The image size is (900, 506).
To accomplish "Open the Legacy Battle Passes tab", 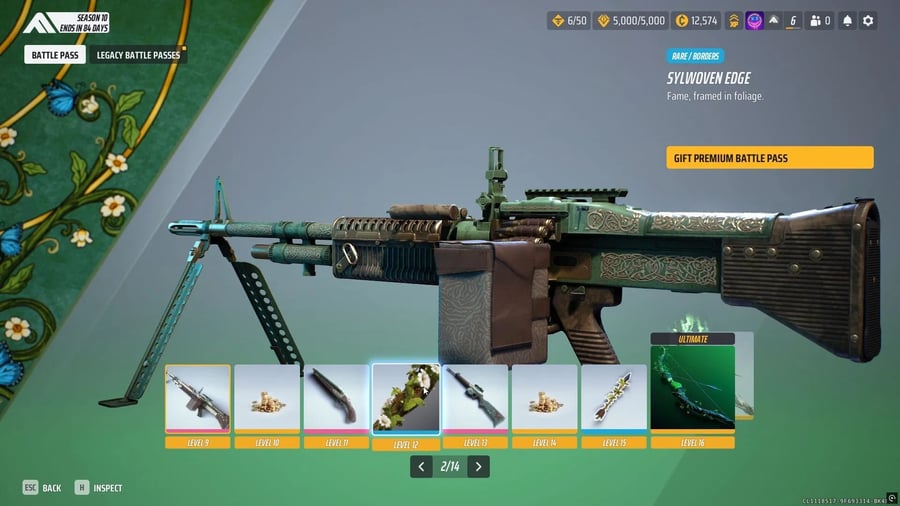I will pyautogui.click(x=138, y=55).
